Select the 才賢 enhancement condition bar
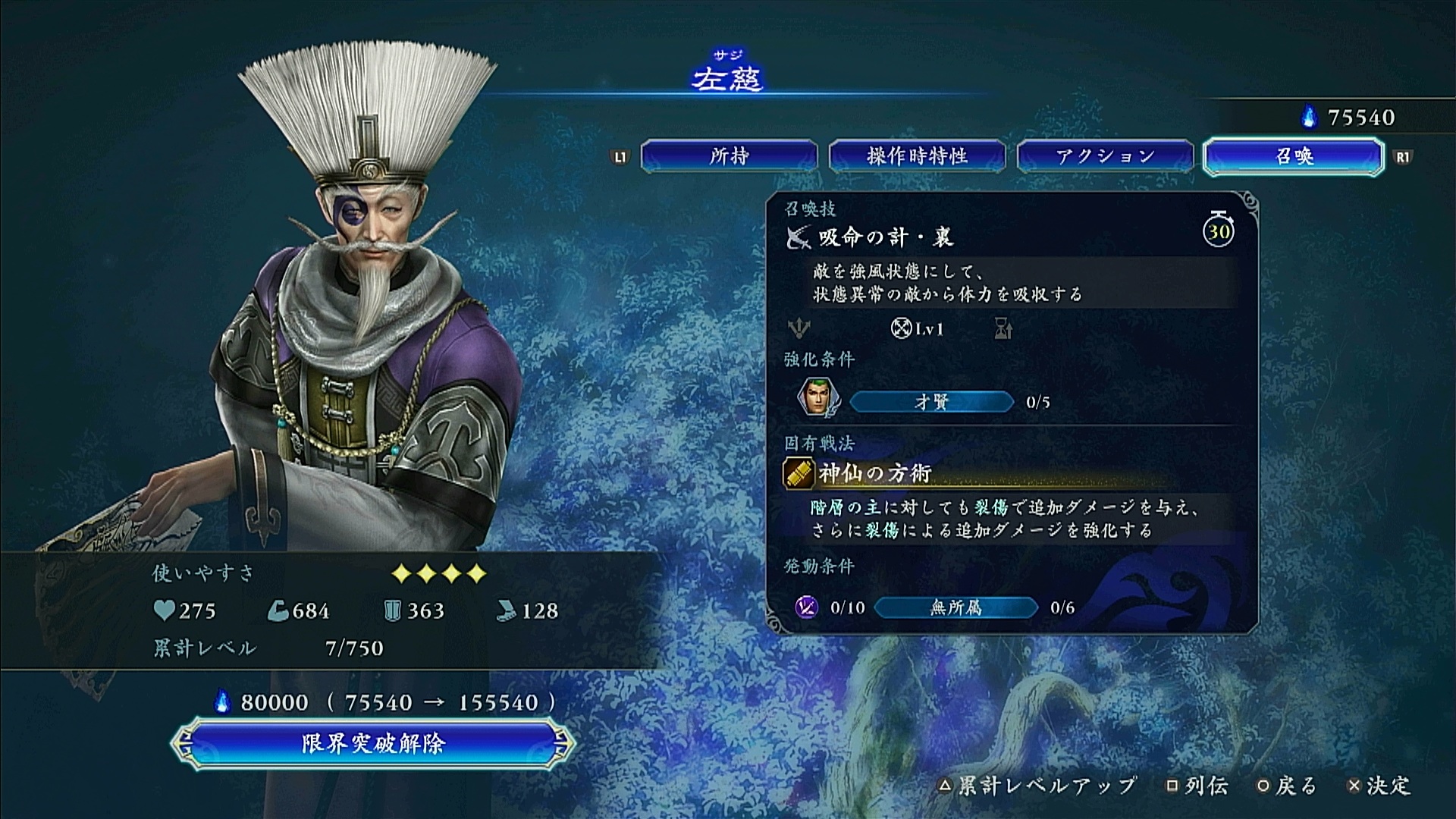The image size is (1456, 819). (x=931, y=402)
